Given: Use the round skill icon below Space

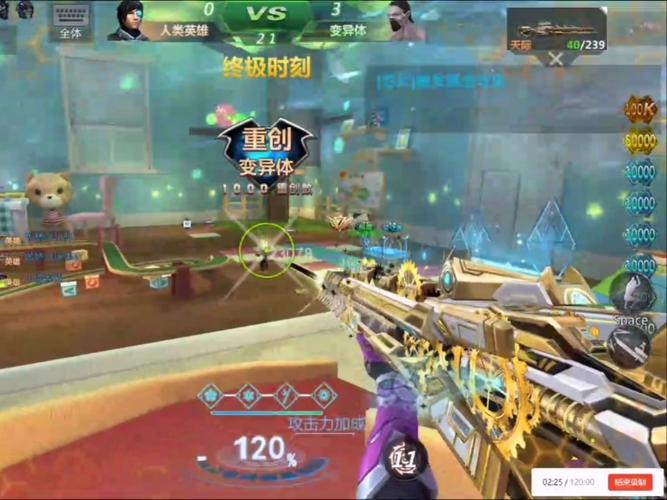Looking at the screenshot, I should point(627,347).
